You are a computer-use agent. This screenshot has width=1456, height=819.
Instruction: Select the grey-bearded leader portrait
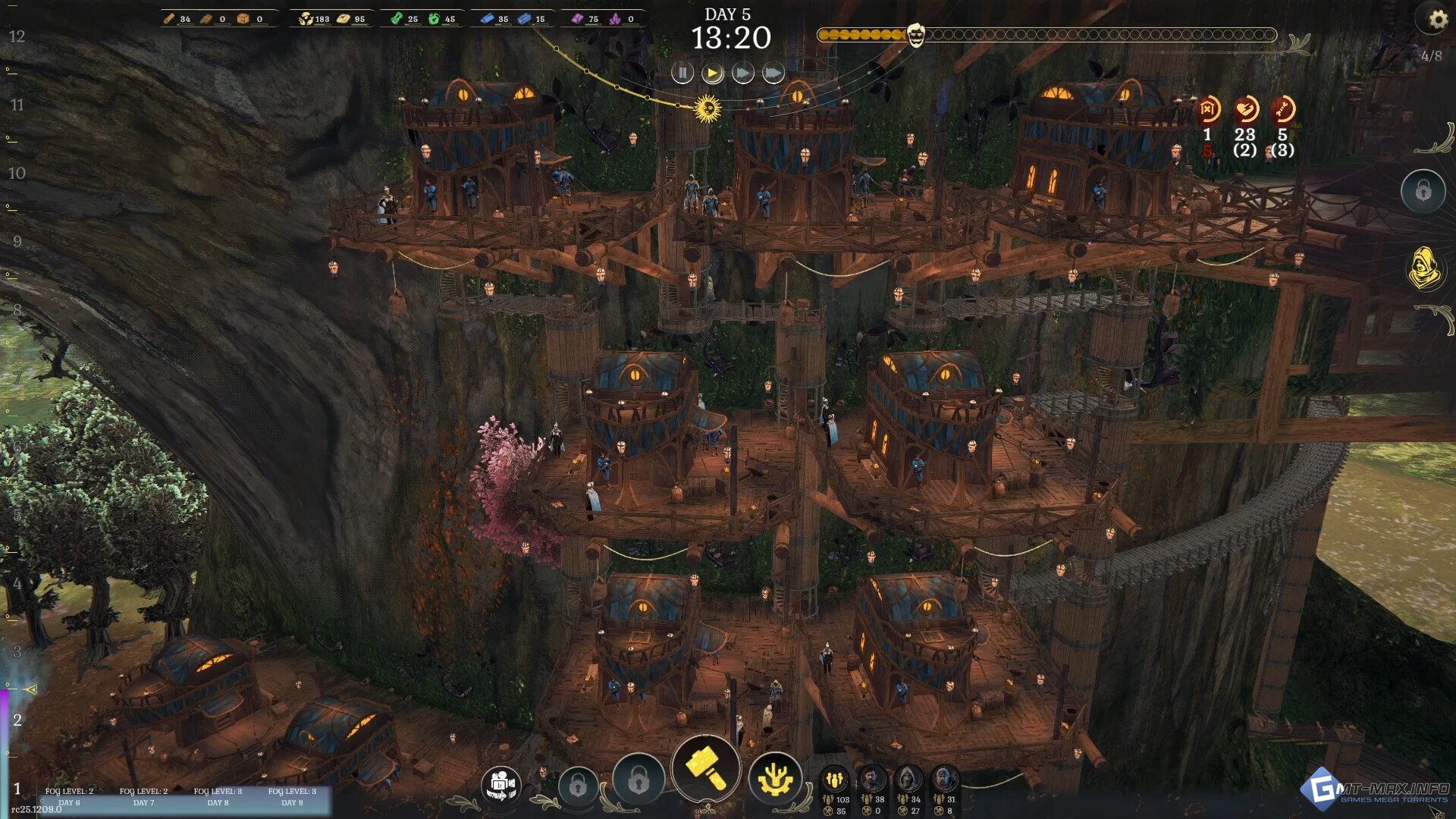(943, 779)
